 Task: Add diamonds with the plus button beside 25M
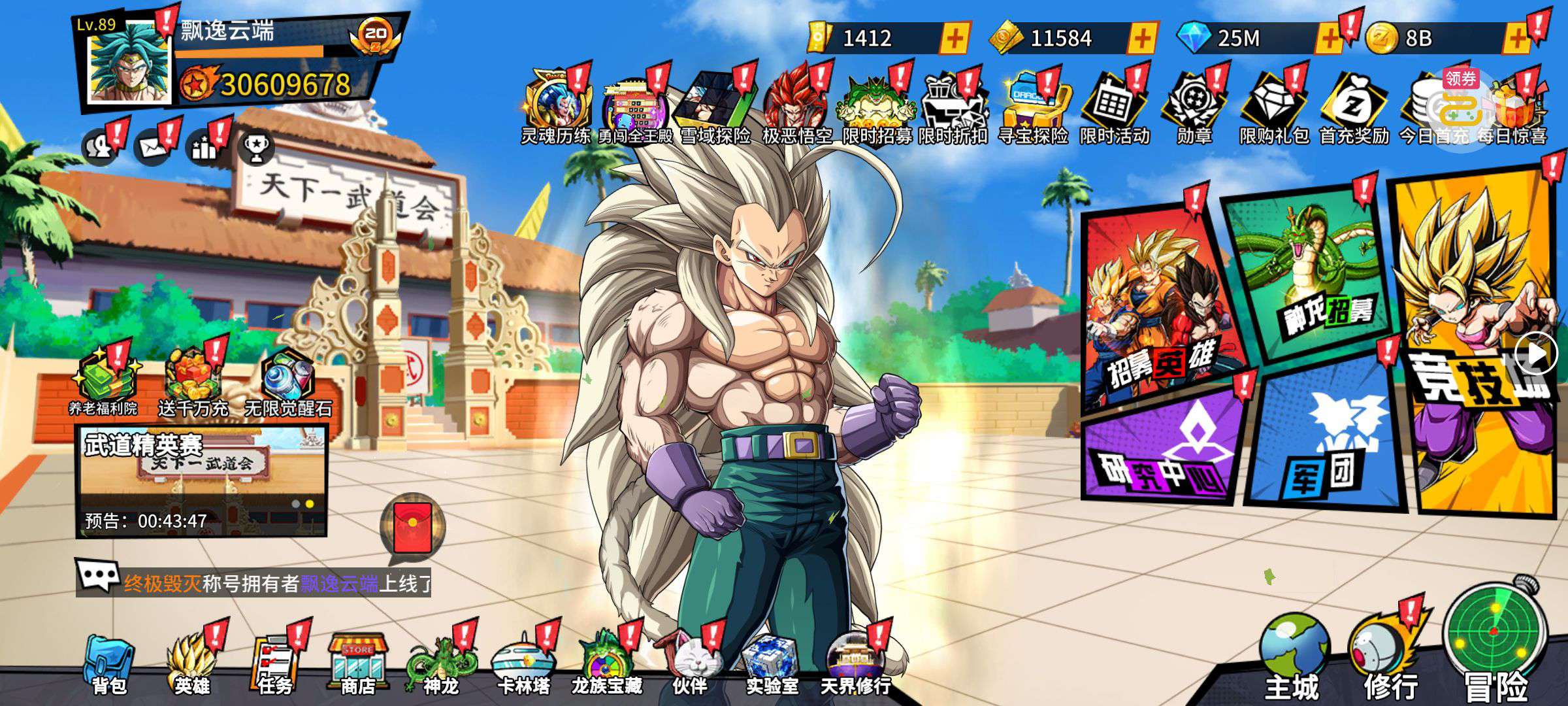coord(1329,39)
